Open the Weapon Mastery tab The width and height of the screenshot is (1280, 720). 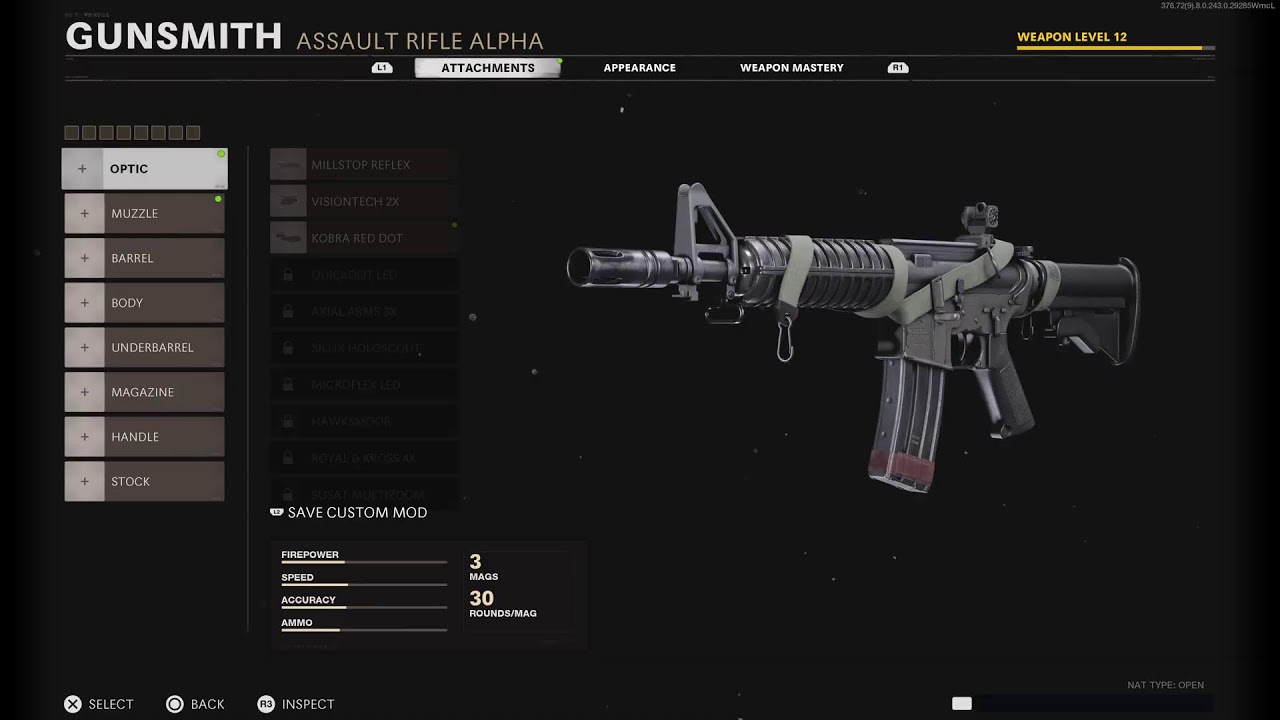(791, 68)
